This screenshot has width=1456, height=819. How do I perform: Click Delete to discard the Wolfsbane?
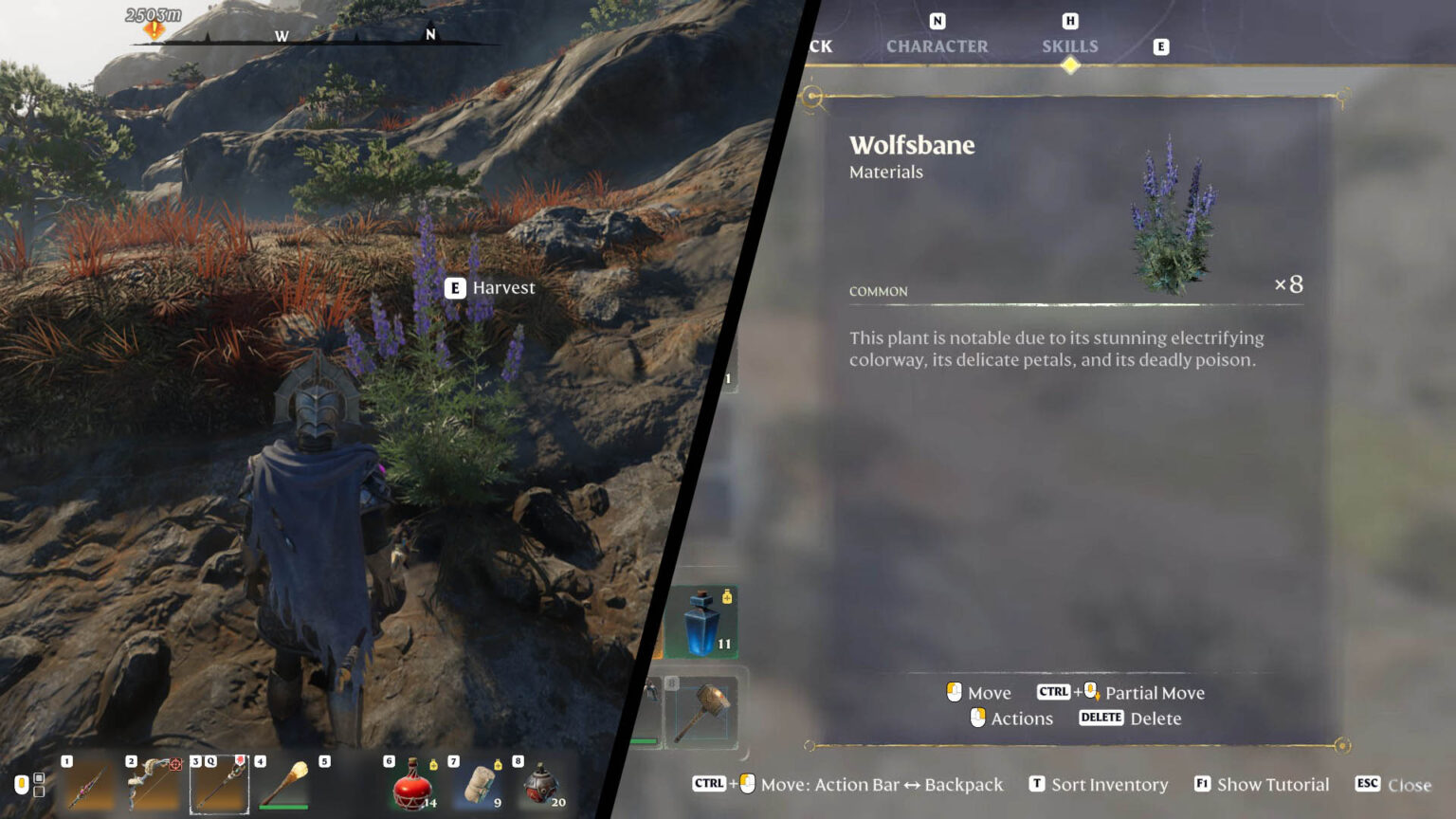click(1158, 718)
